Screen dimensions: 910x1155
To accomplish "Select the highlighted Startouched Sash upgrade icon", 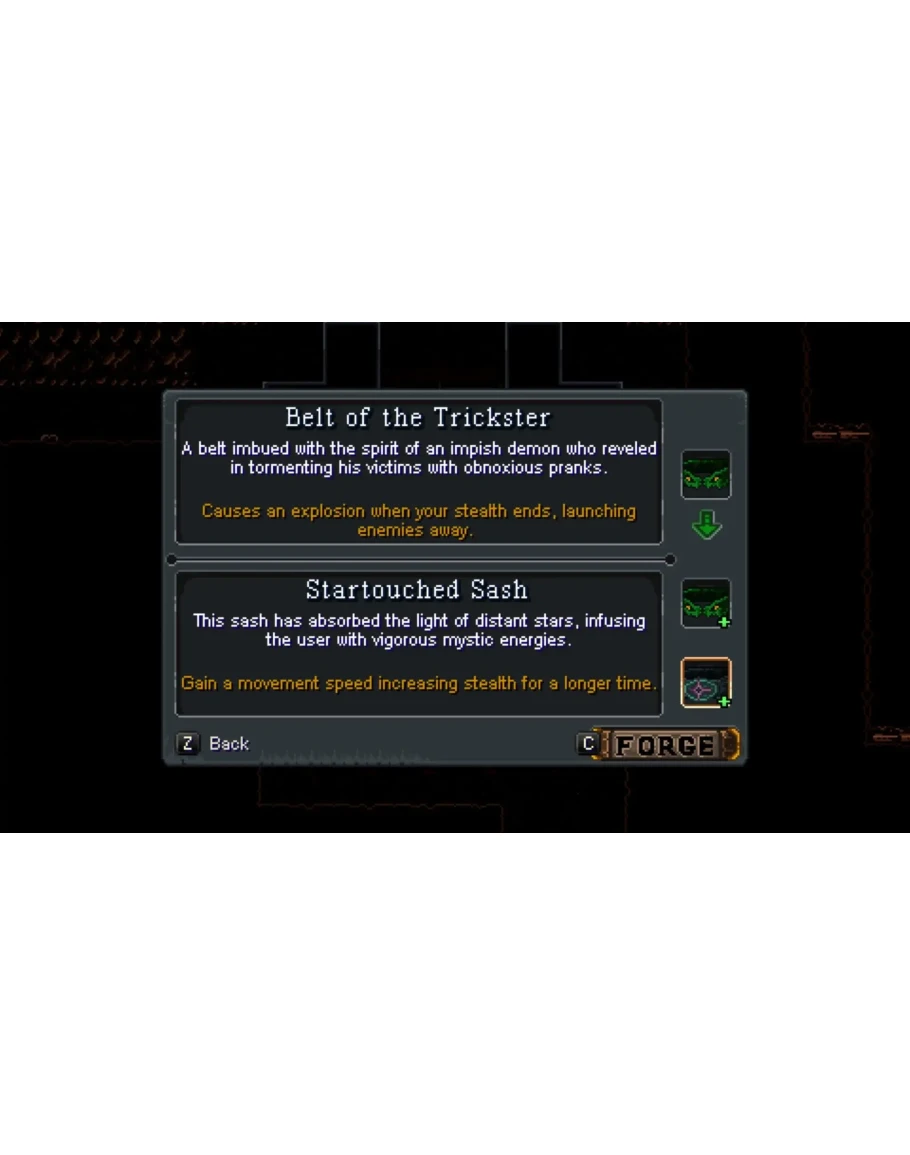I will pyautogui.click(x=706, y=683).
